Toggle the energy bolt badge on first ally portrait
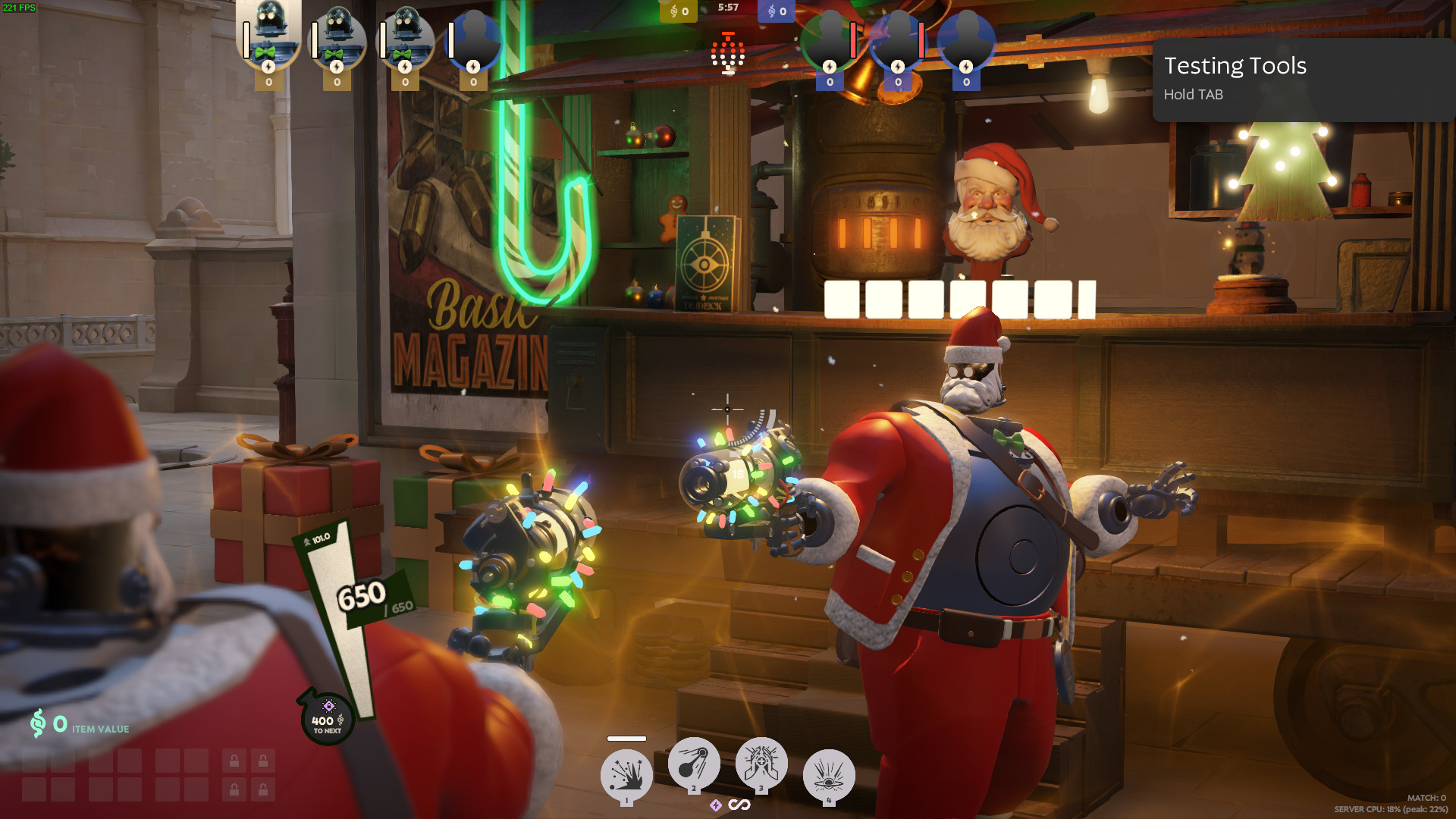Image resolution: width=1456 pixels, height=819 pixels. tap(269, 68)
